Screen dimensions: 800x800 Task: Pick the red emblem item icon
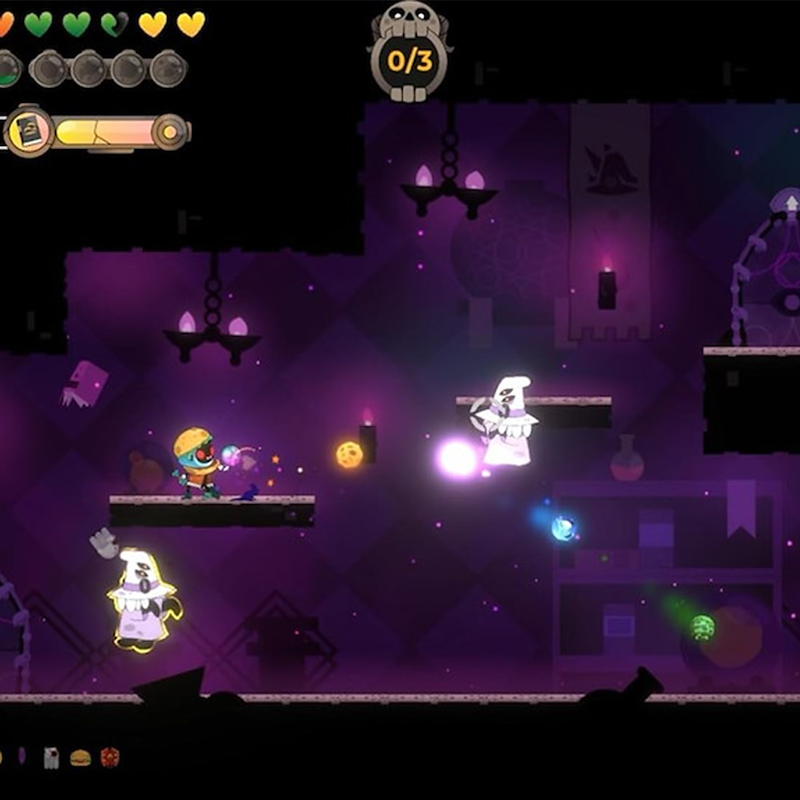[x=109, y=758]
